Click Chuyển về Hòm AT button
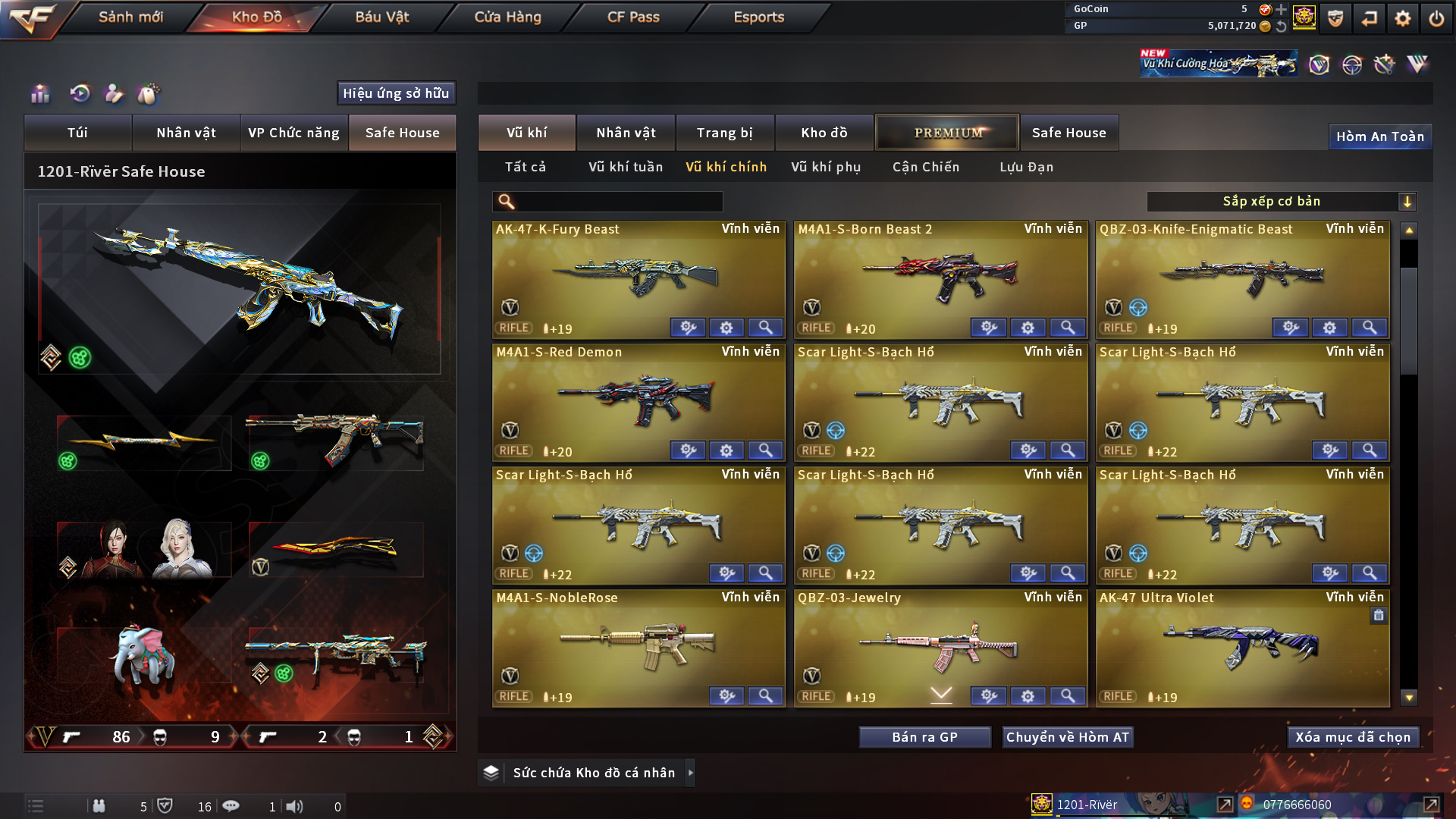1456x819 pixels. point(1067,737)
